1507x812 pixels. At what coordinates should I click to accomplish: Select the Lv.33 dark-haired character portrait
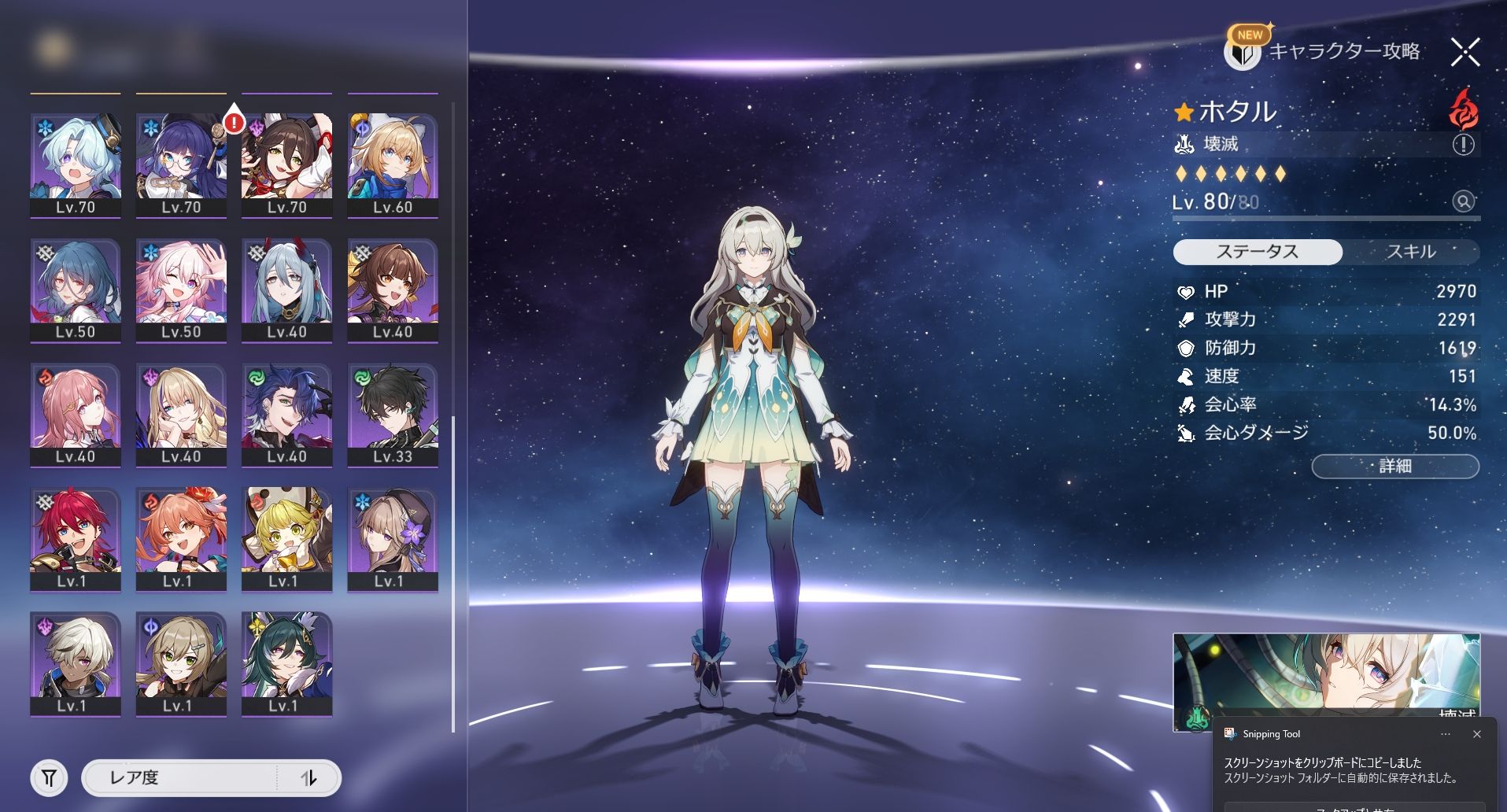[x=392, y=415]
